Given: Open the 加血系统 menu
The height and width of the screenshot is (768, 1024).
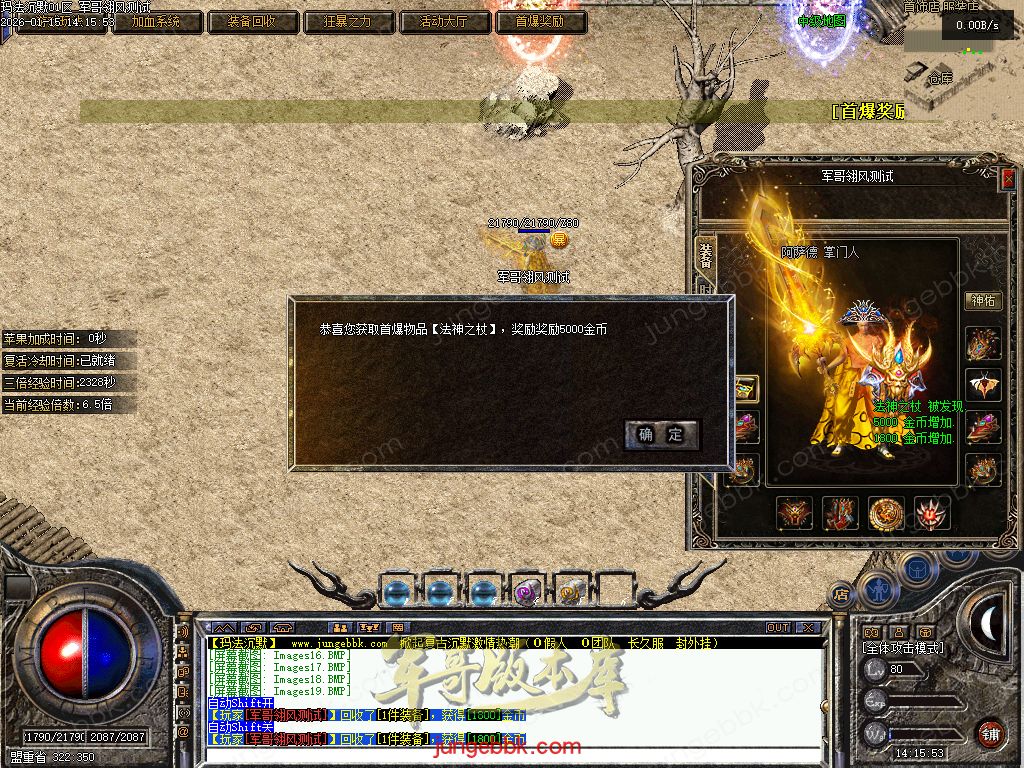Looking at the screenshot, I should [x=156, y=21].
